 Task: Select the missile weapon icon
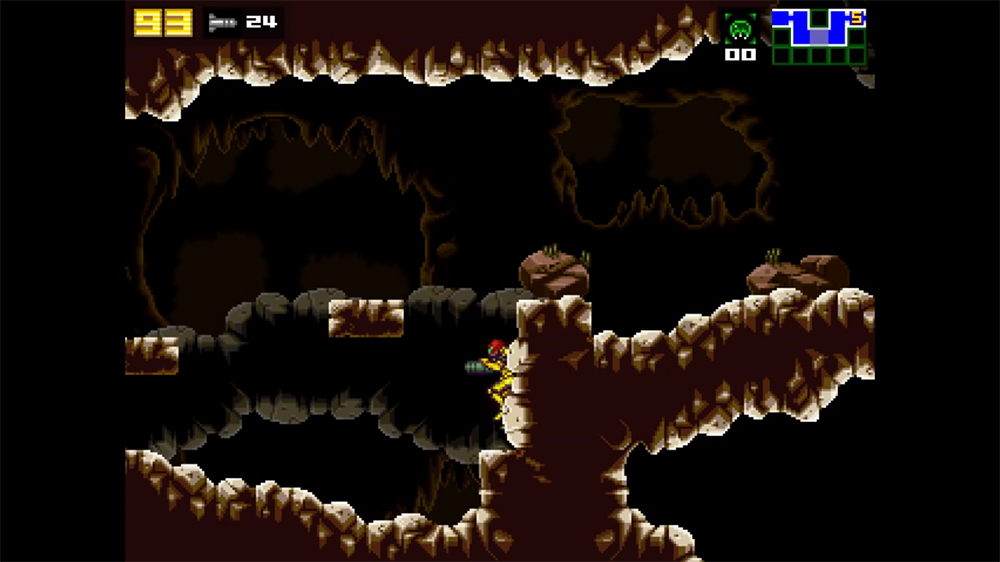[222, 21]
